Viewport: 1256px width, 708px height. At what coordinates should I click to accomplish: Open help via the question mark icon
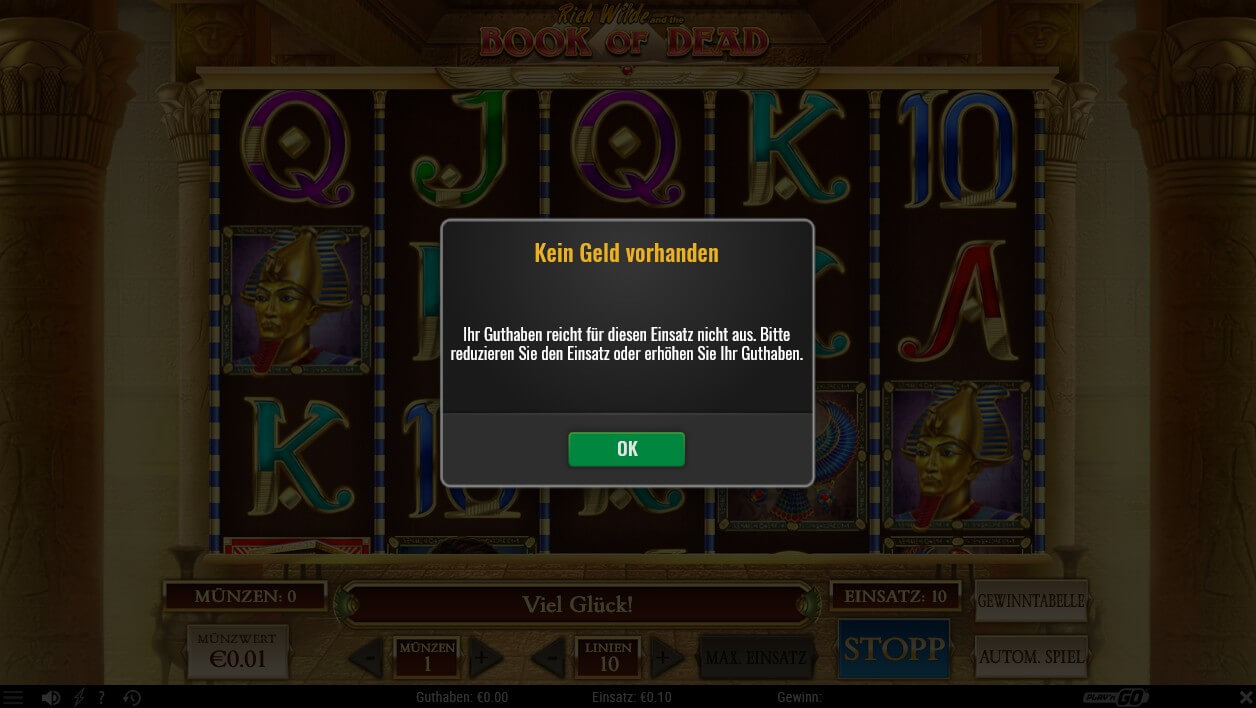[101, 698]
